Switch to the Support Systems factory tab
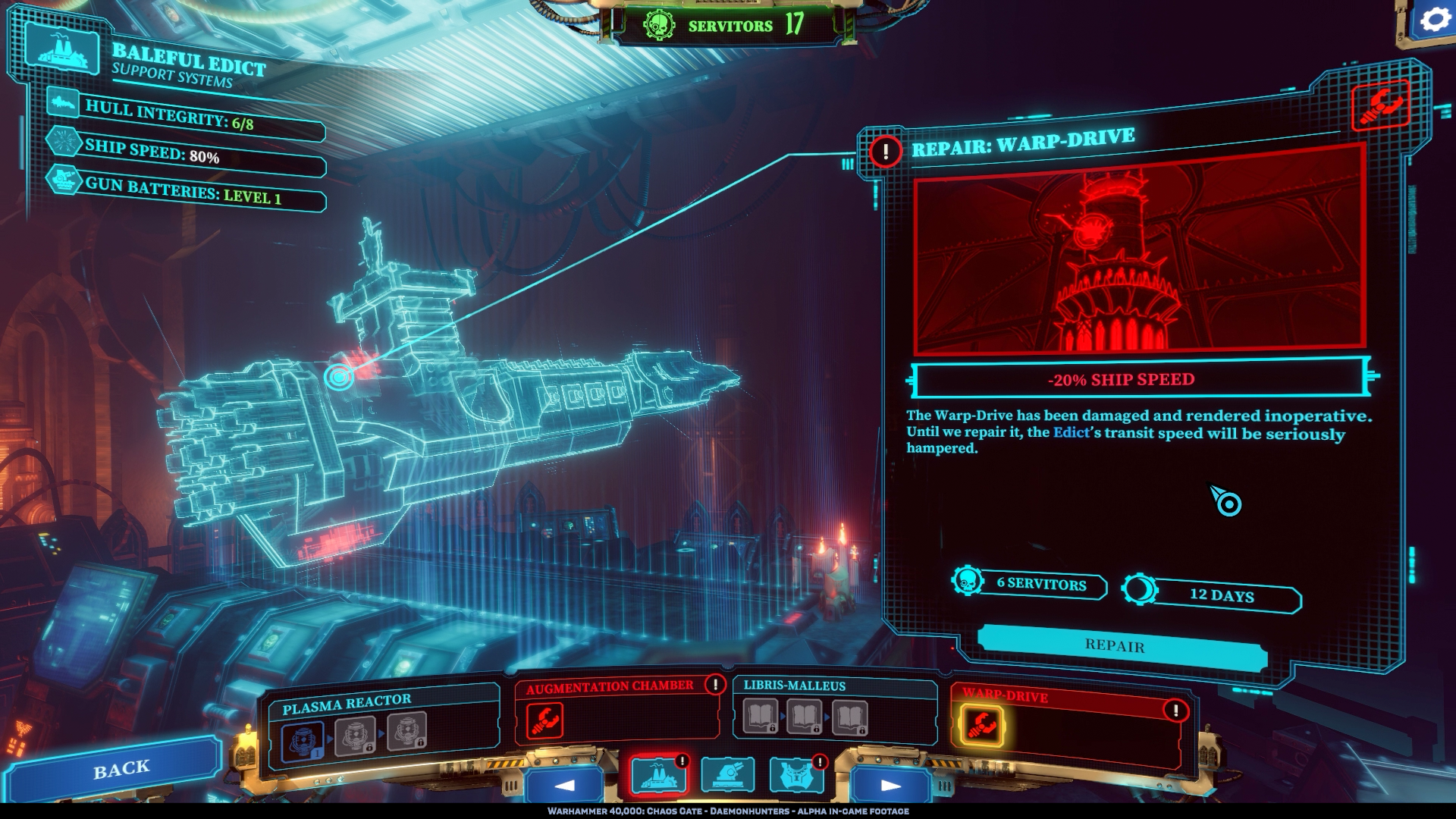This screenshot has height=819, width=1456. tap(658, 776)
